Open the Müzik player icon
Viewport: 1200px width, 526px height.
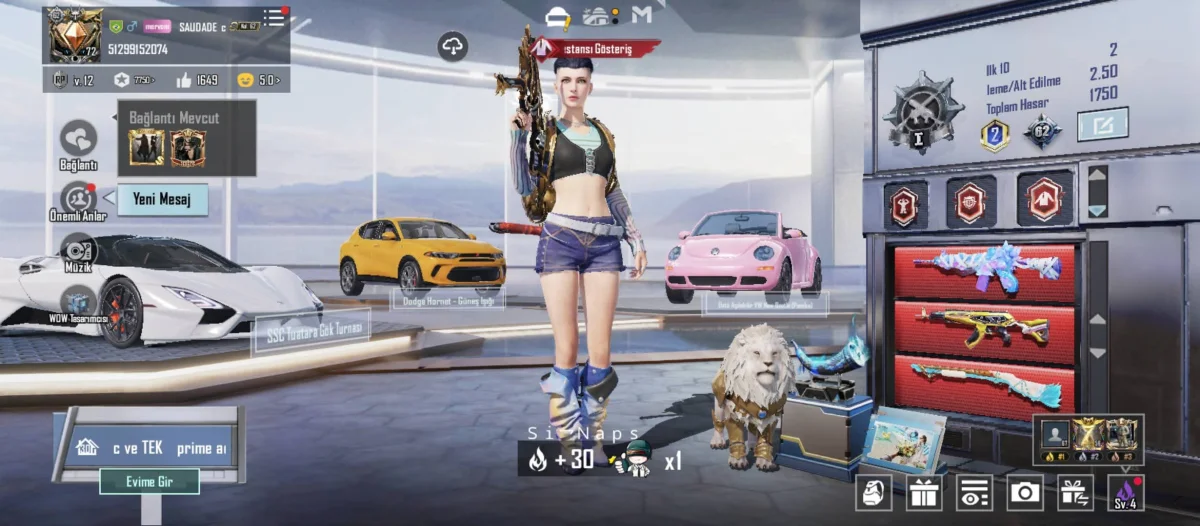click(78, 250)
